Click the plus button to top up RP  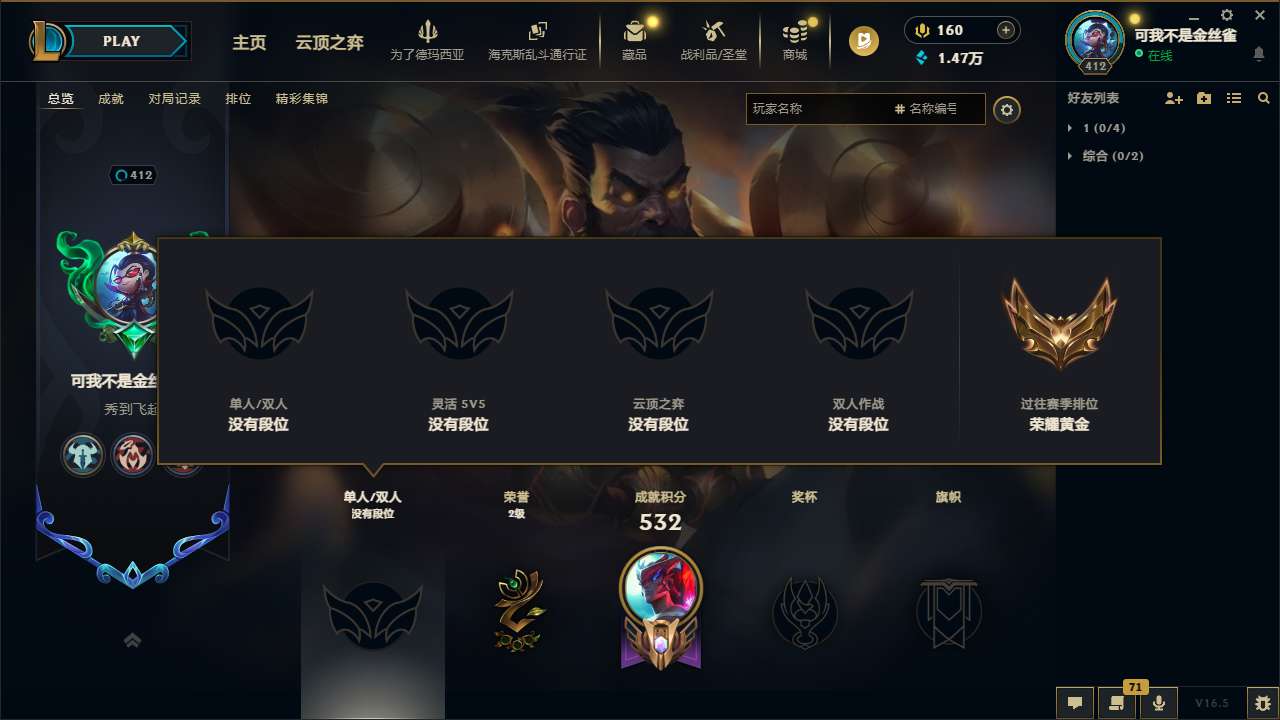click(1004, 29)
